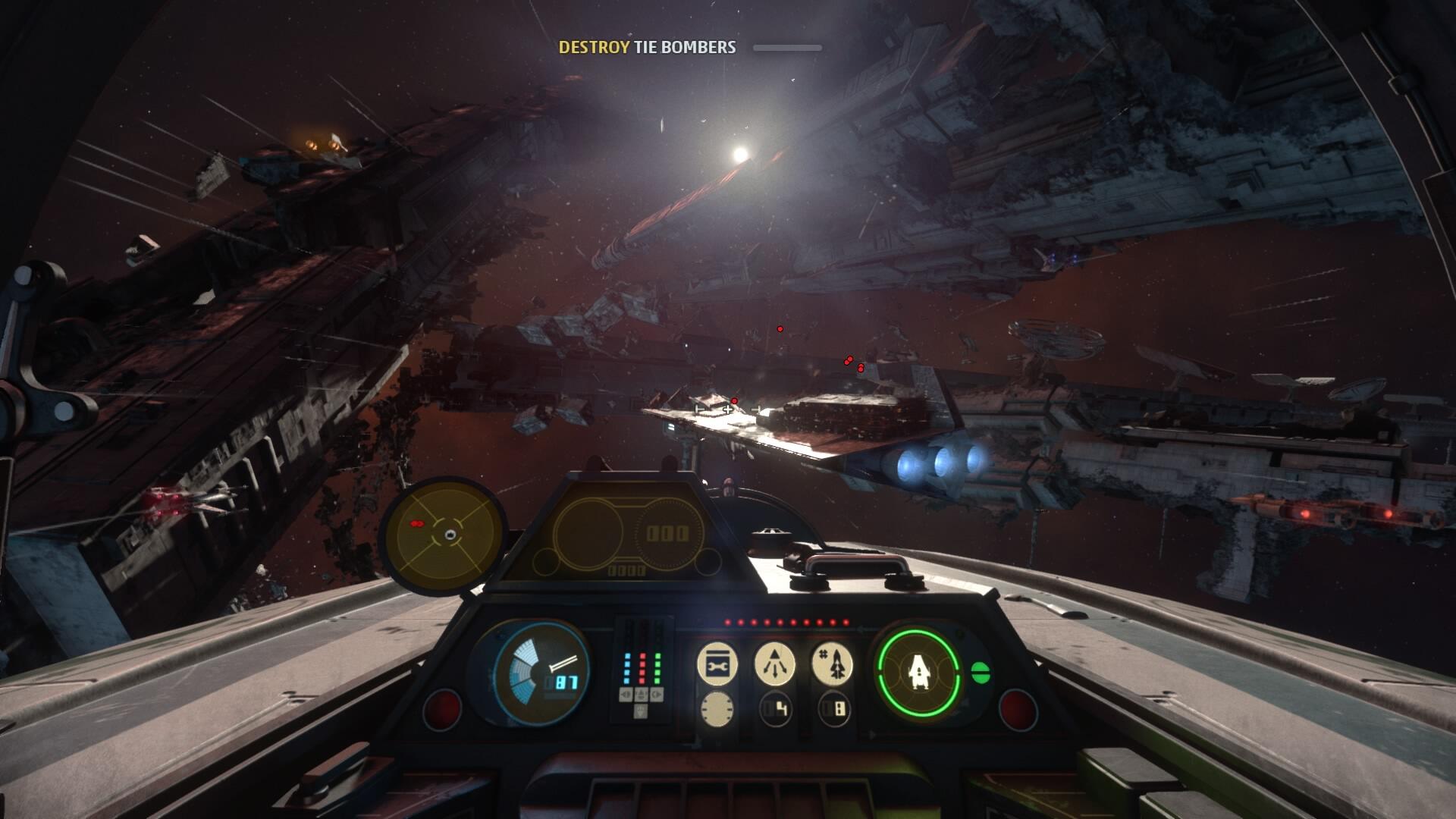Toggle the green switch beside the shield ring
Image resolution: width=1456 pixels, height=819 pixels.
tap(983, 671)
